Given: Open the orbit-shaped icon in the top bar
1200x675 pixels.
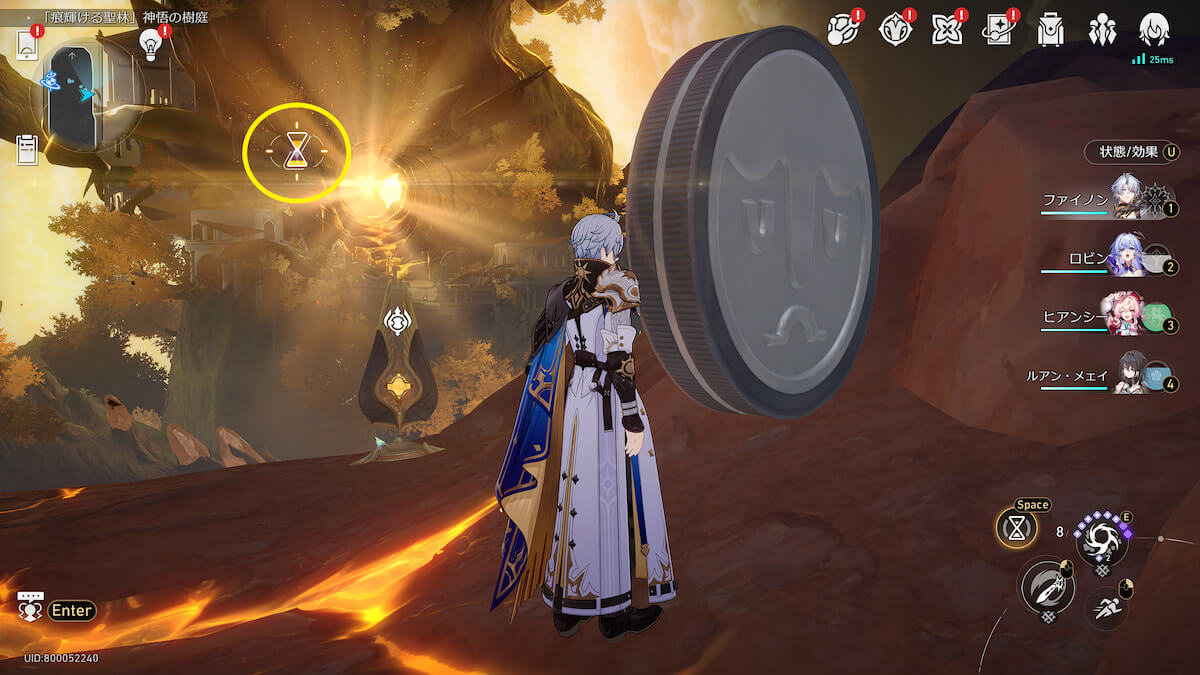Looking at the screenshot, I should [x=843, y=31].
